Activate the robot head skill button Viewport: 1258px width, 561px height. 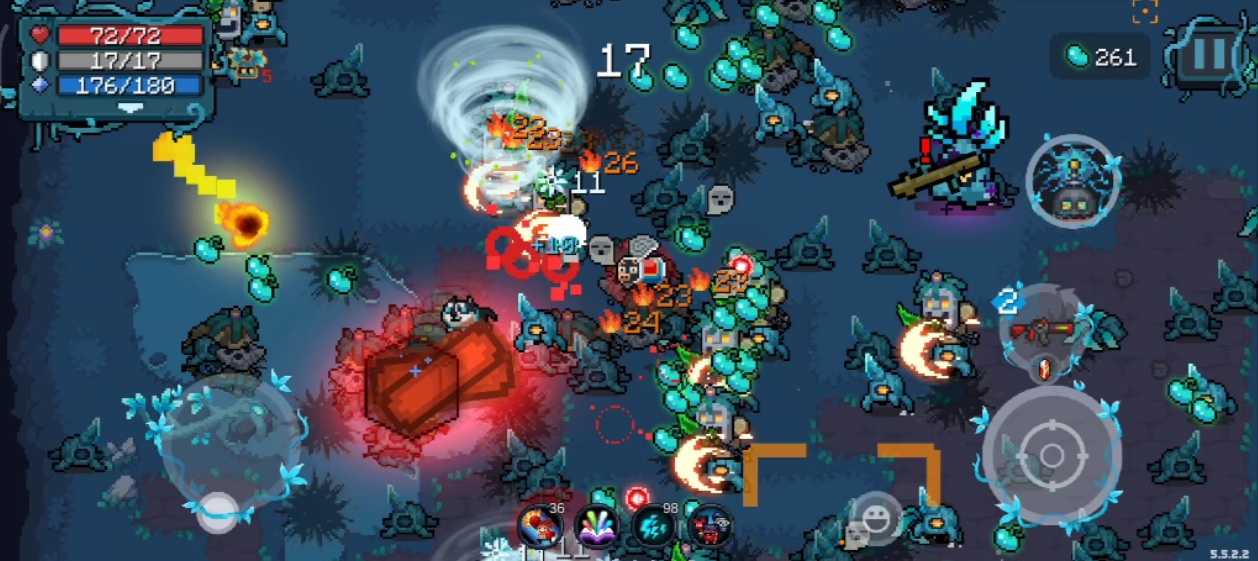click(1072, 182)
